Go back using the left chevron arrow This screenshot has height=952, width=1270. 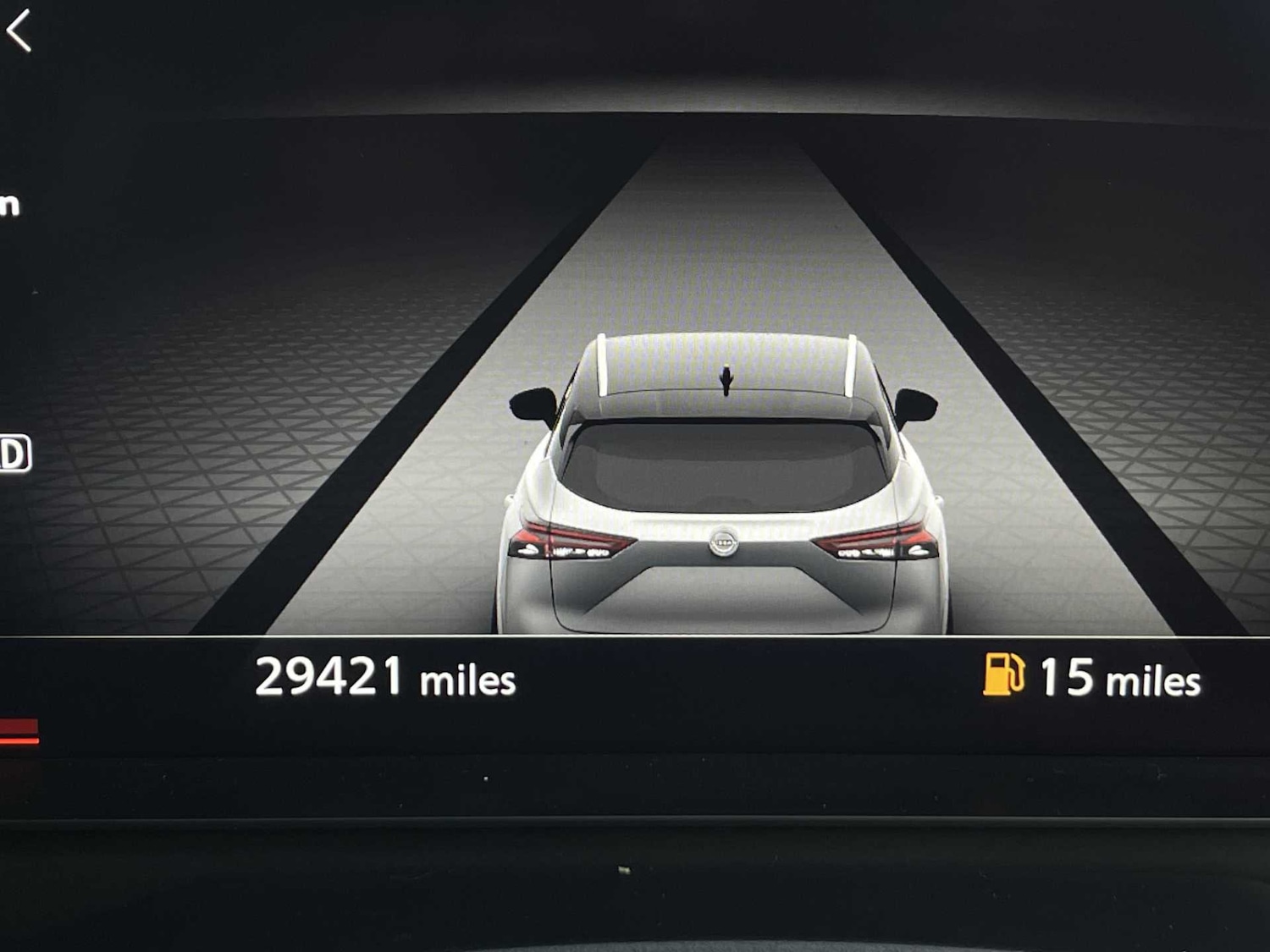19,31
